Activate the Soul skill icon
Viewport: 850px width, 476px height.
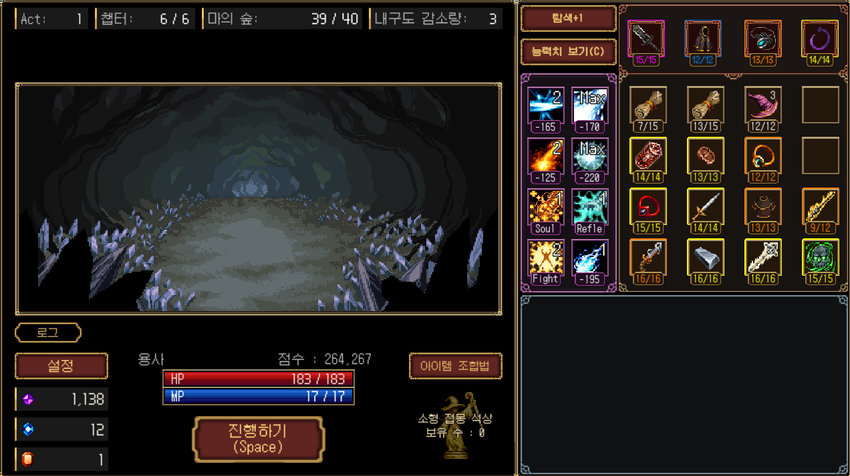(x=546, y=208)
